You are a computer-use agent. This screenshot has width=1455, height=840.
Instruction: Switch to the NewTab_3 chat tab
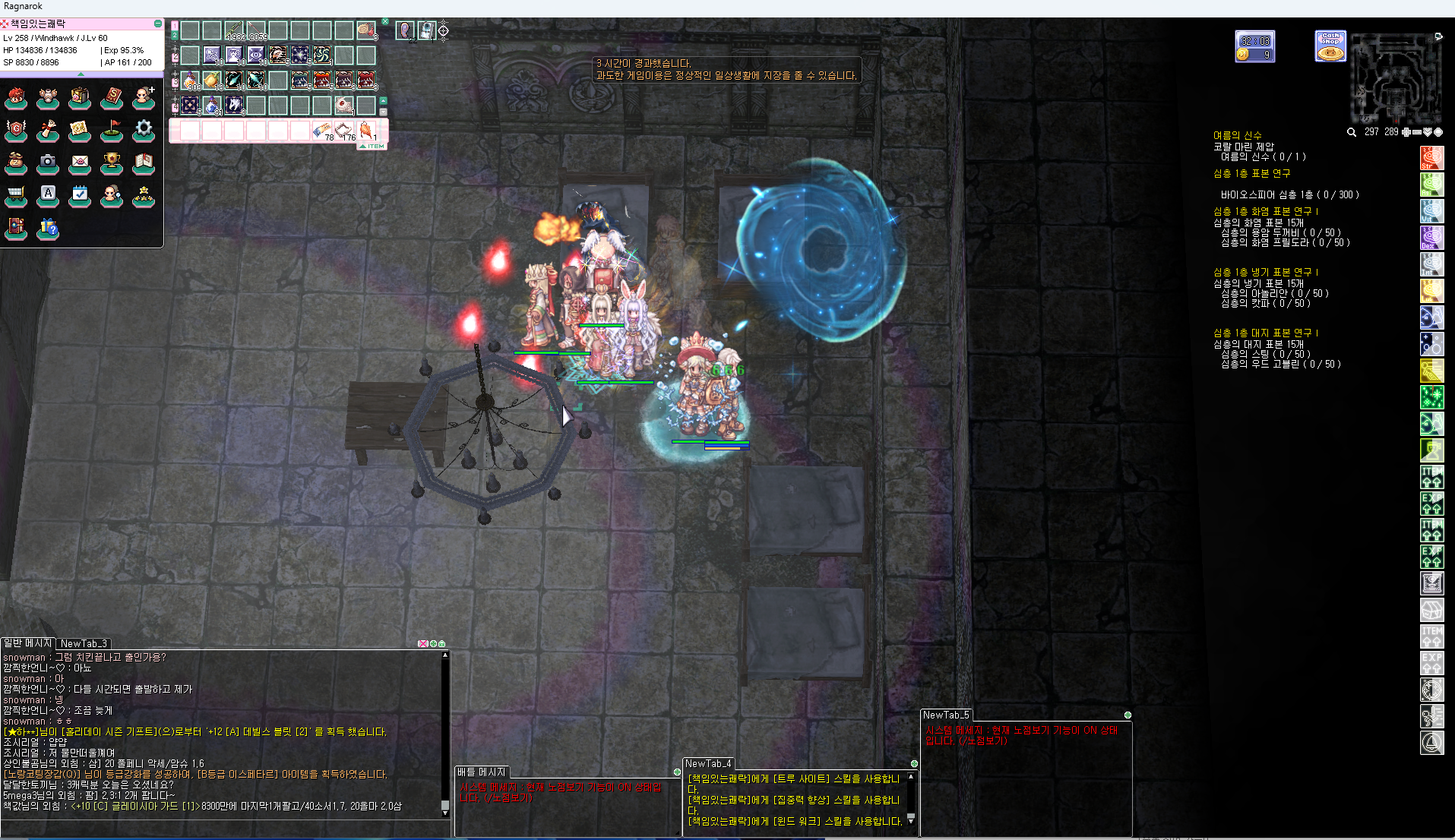point(84,643)
